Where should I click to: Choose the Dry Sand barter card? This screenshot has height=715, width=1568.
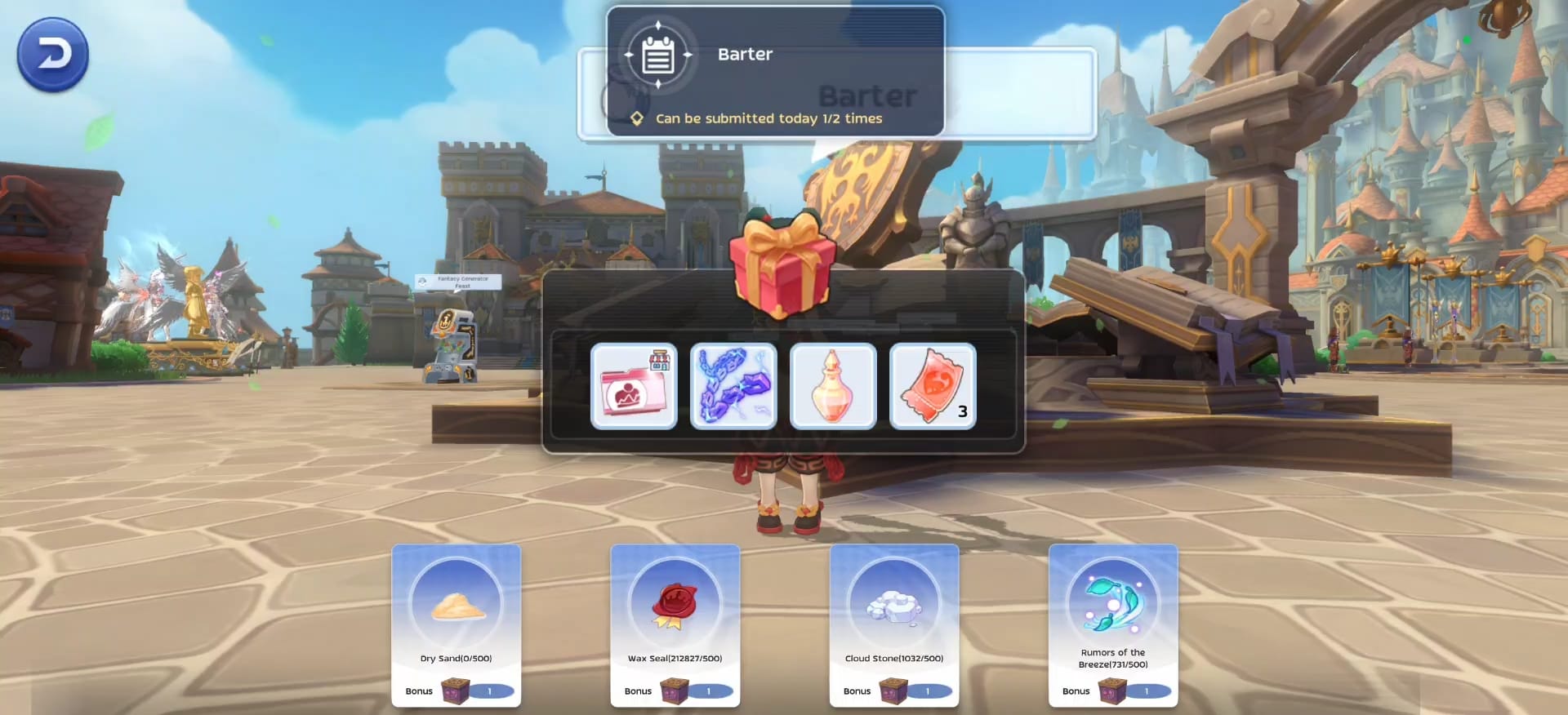(x=456, y=624)
